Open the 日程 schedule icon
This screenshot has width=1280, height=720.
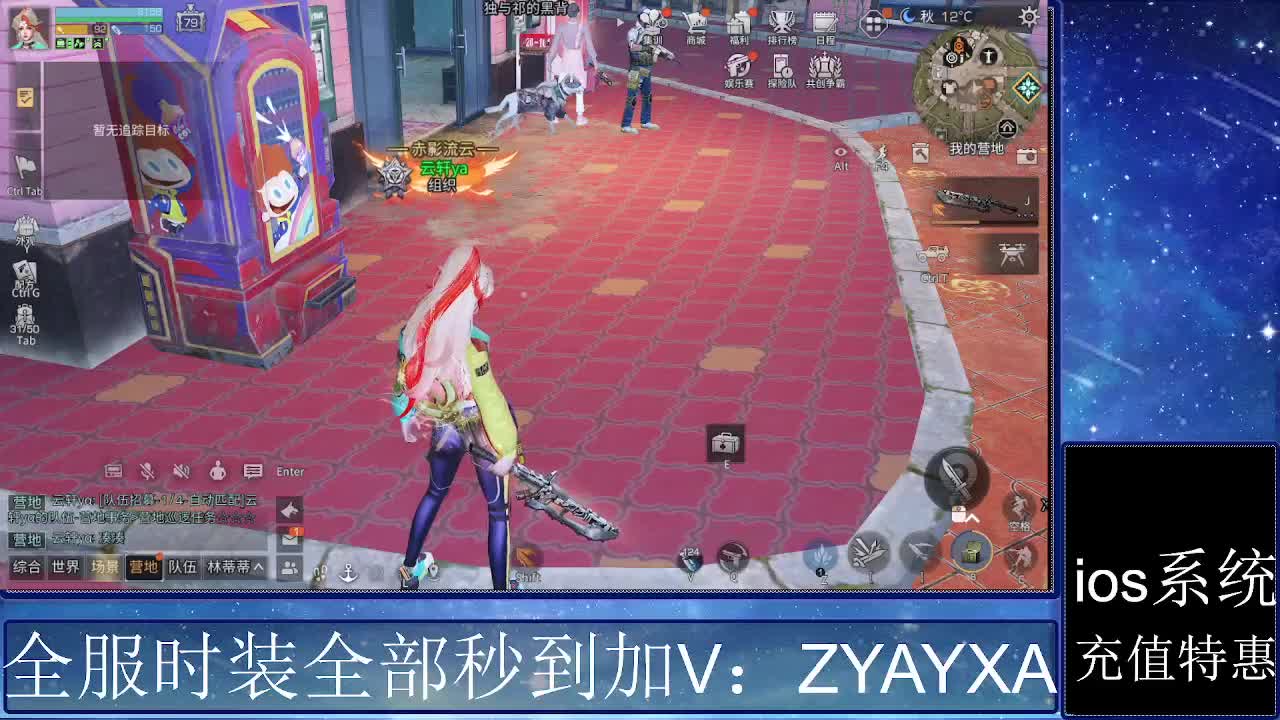click(x=823, y=22)
